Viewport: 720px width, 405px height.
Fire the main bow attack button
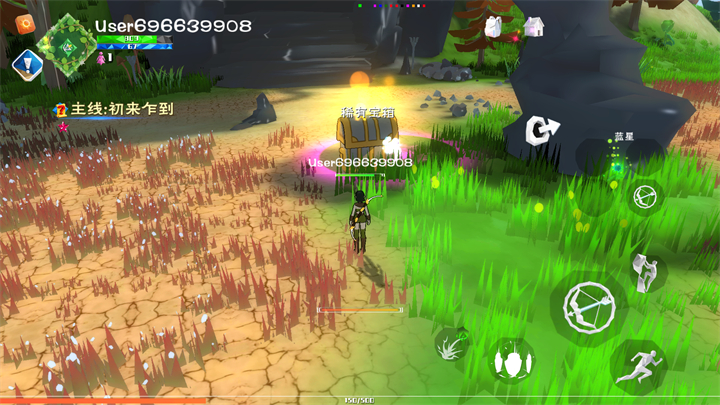tap(588, 306)
